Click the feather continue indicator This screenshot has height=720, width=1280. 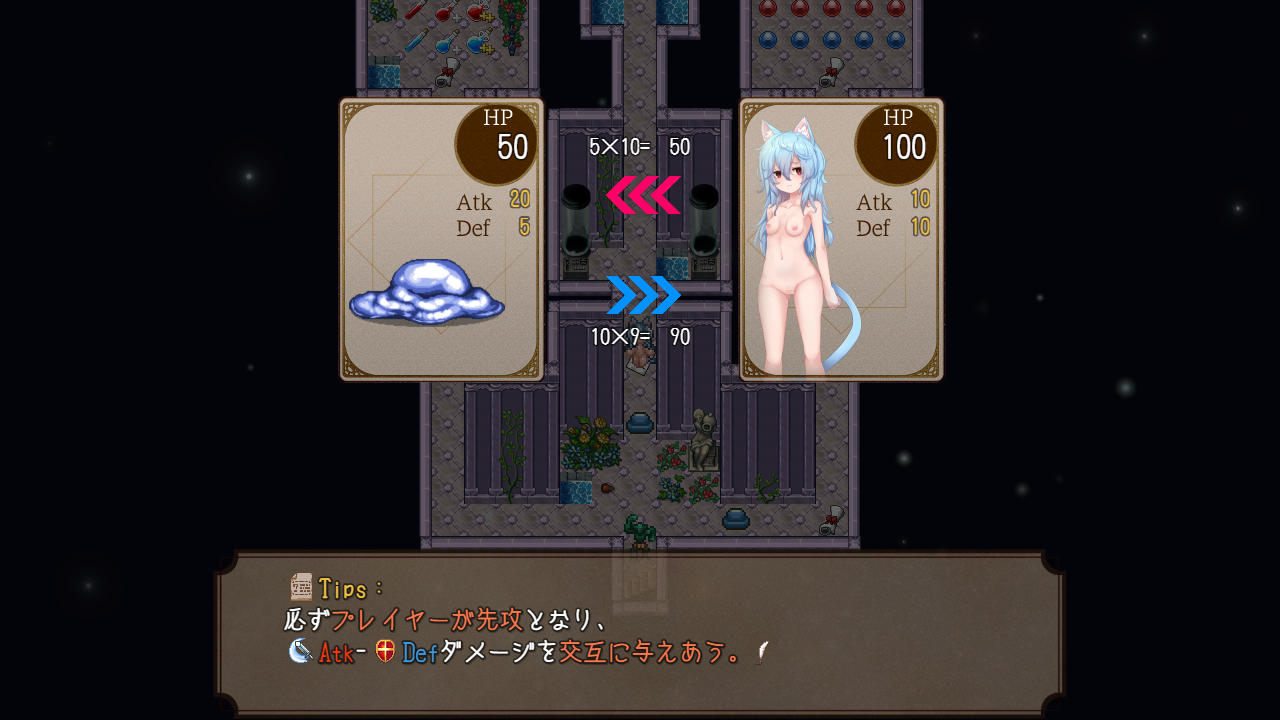pos(761,652)
